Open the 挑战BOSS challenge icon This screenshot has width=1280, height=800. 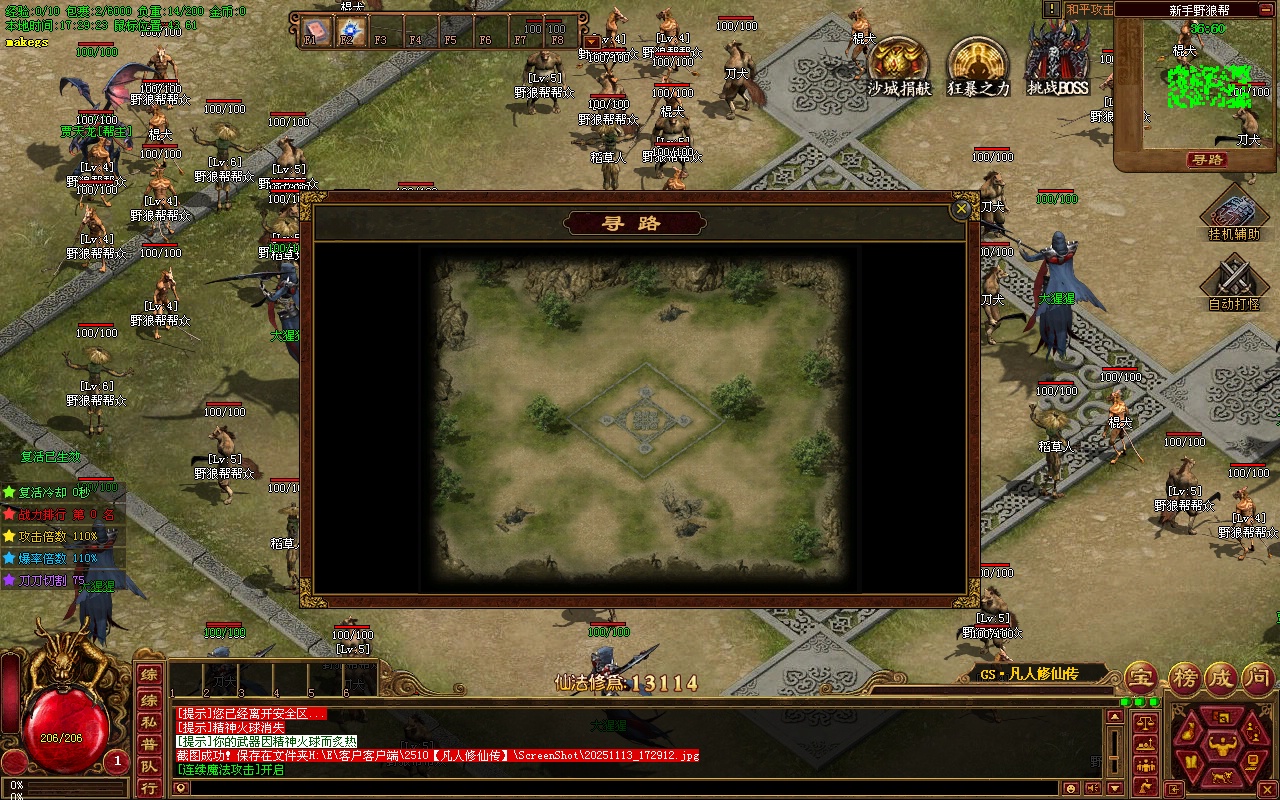tap(1058, 62)
